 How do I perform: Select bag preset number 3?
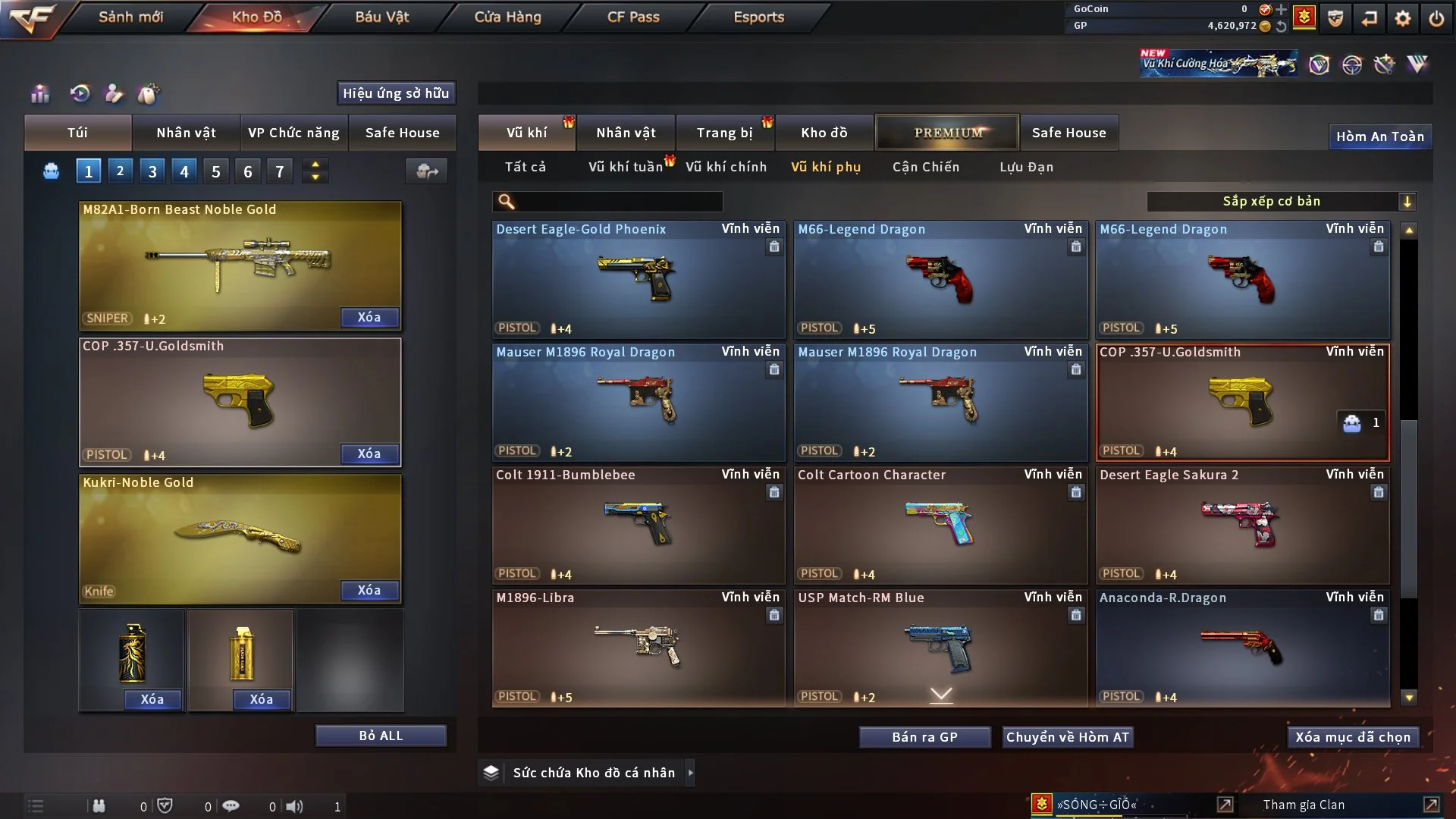pos(152,171)
